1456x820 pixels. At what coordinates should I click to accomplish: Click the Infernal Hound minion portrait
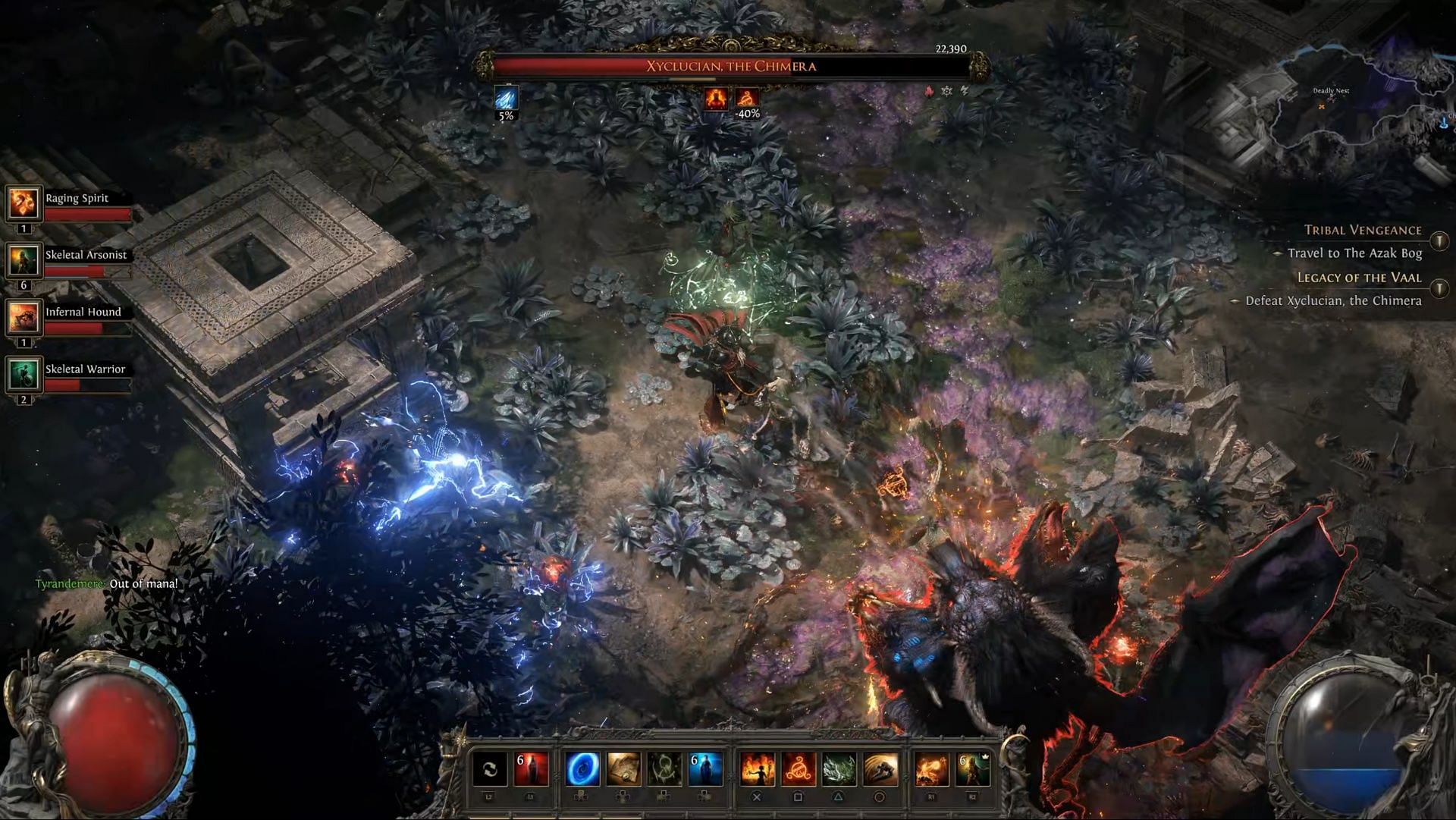[x=24, y=317]
